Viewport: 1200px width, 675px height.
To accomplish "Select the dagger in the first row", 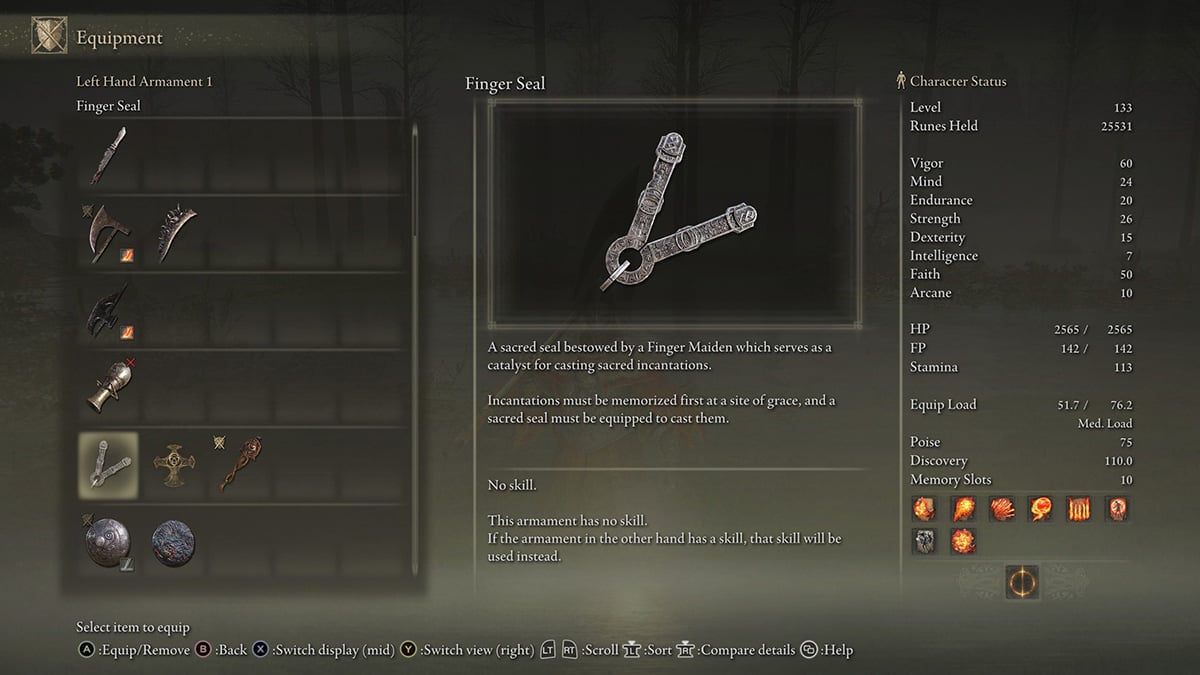I will coord(107,155).
